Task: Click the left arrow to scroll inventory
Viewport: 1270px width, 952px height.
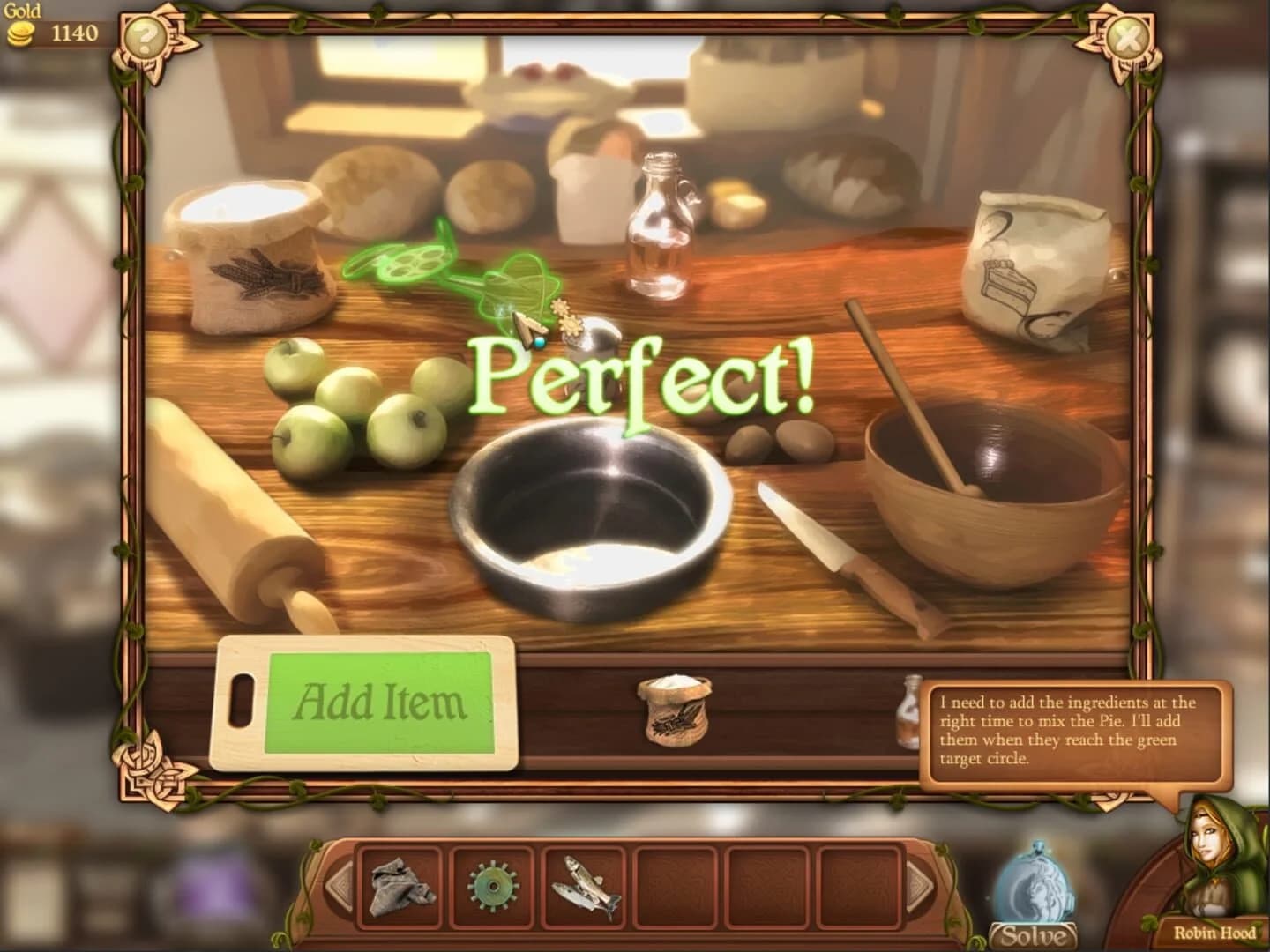Action: [338, 885]
